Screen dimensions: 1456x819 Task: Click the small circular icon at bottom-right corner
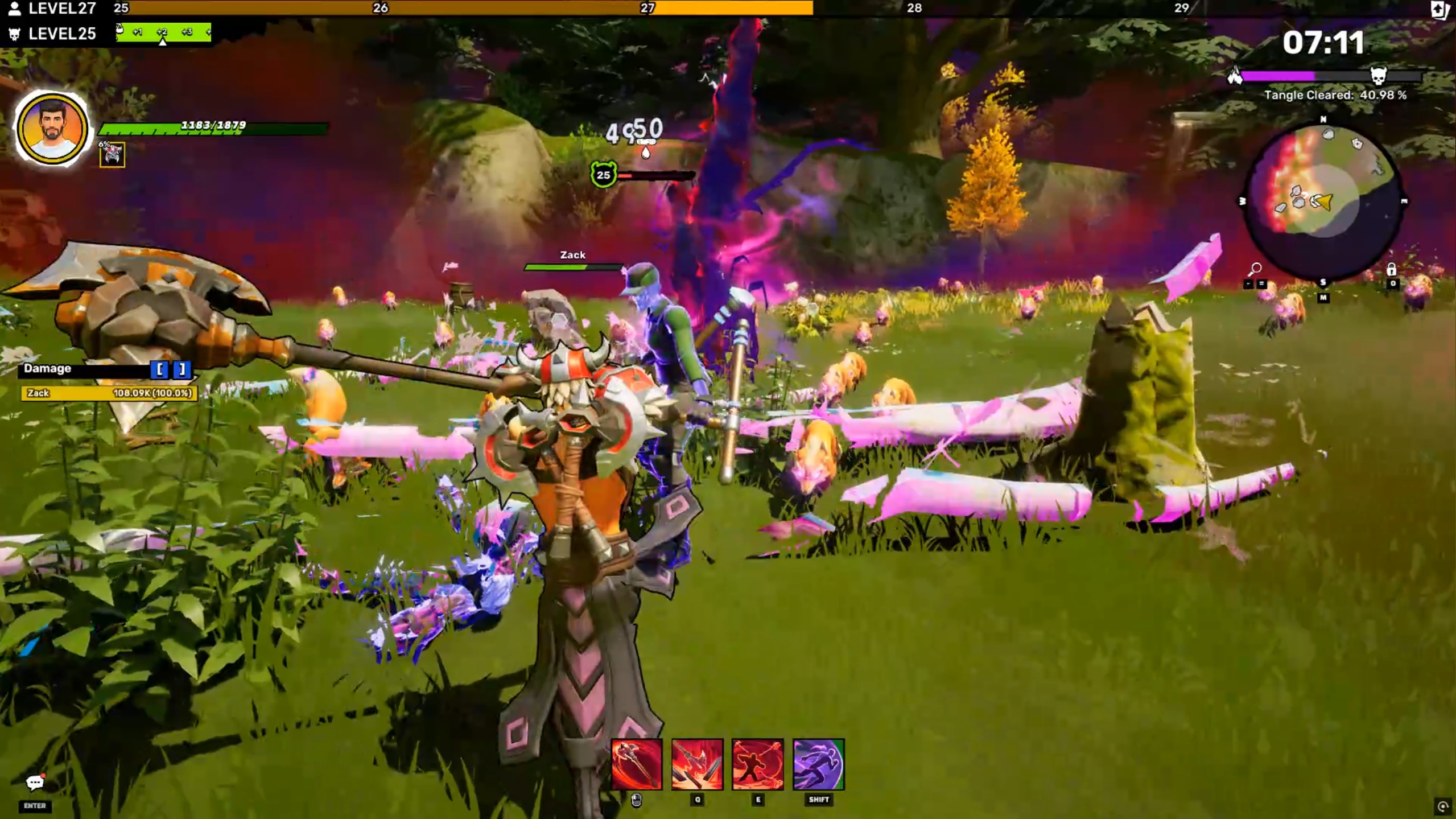1442,806
